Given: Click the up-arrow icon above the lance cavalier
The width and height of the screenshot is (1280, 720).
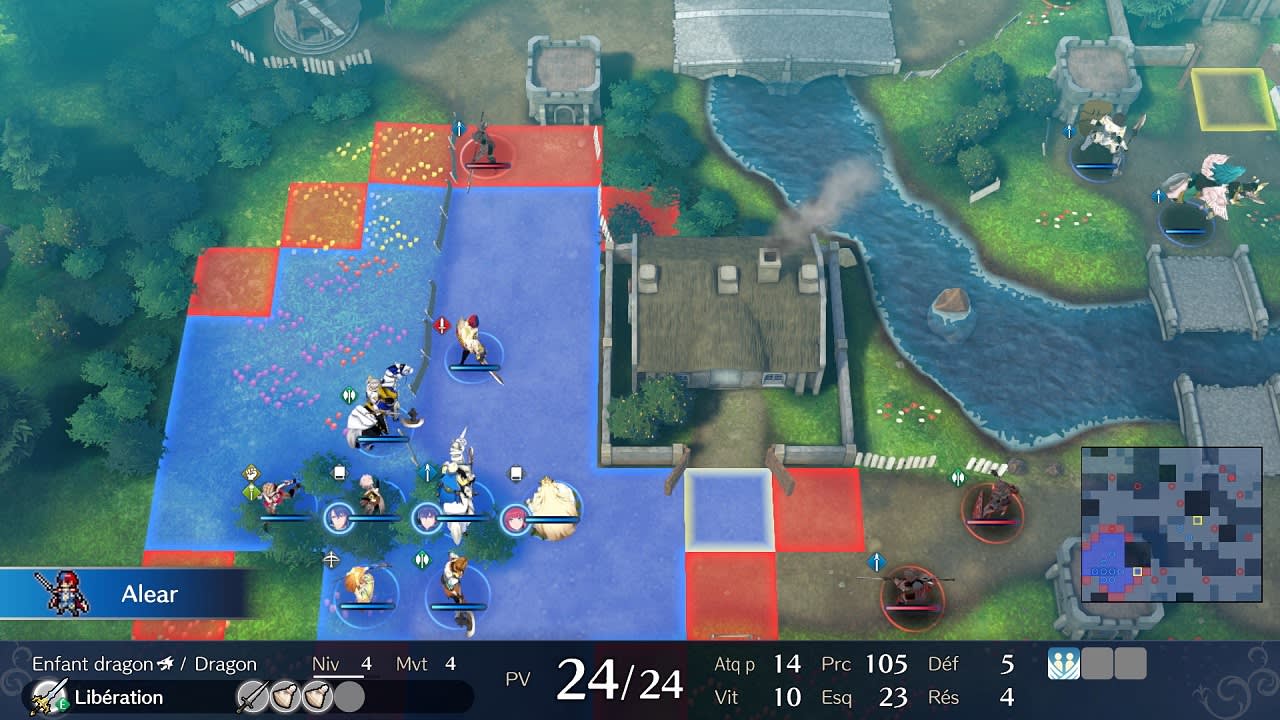Looking at the screenshot, I should (x=427, y=470).
